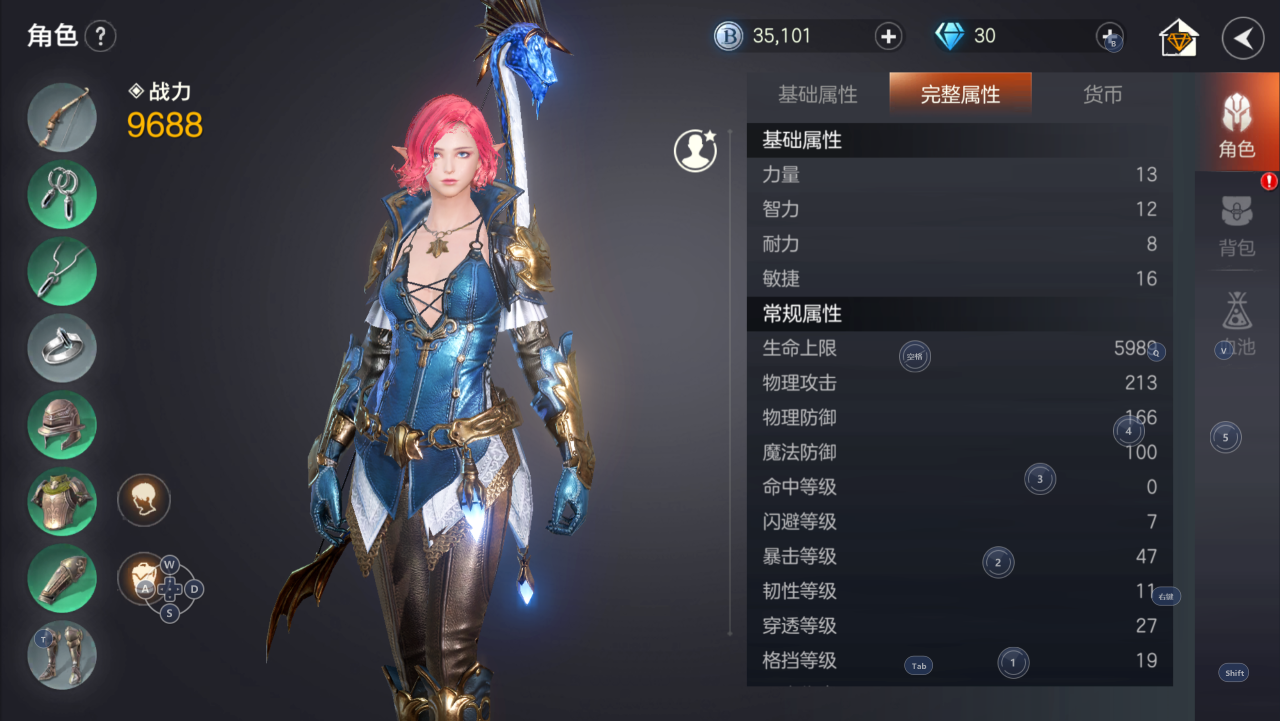This screenshot has height=721, width=1280.
Task: Open the 背包 backpack side tab
Action: 1237,227
